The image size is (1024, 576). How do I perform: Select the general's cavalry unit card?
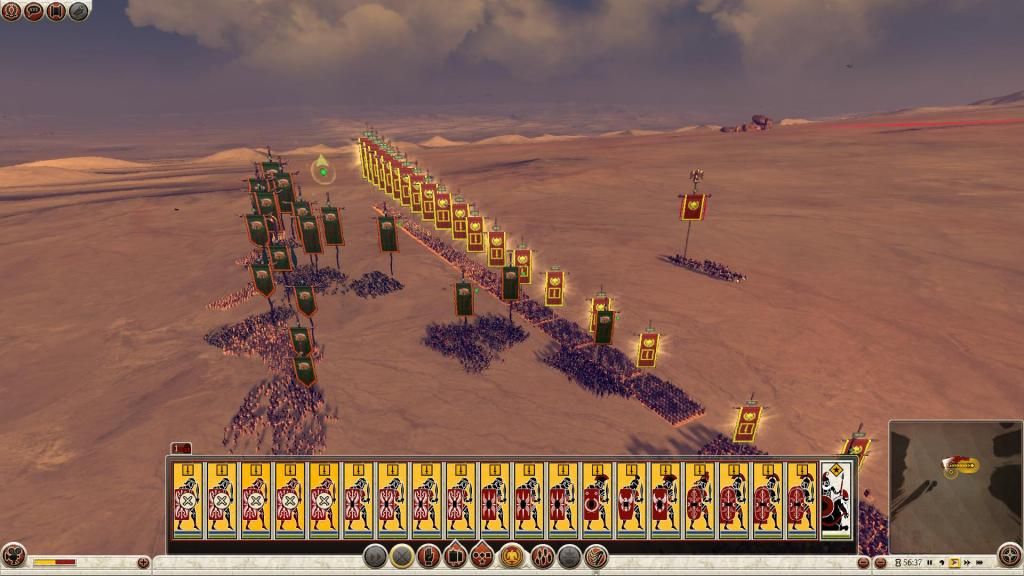click(x=835, y=500)
